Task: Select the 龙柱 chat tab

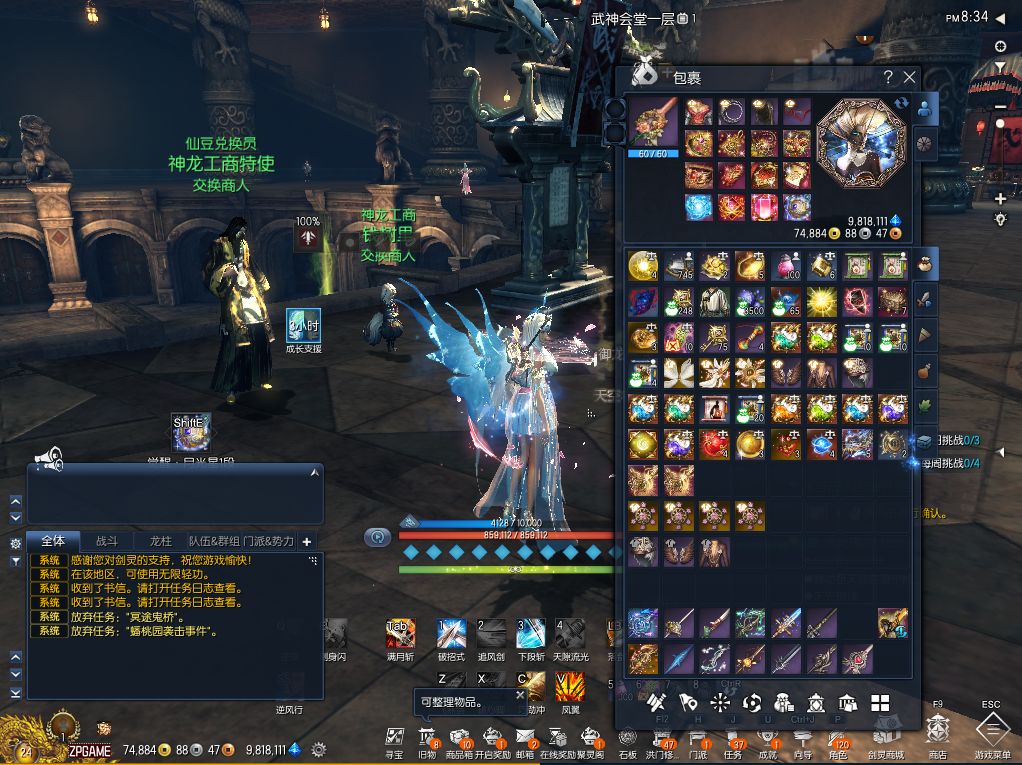Action: coord(161,541)
